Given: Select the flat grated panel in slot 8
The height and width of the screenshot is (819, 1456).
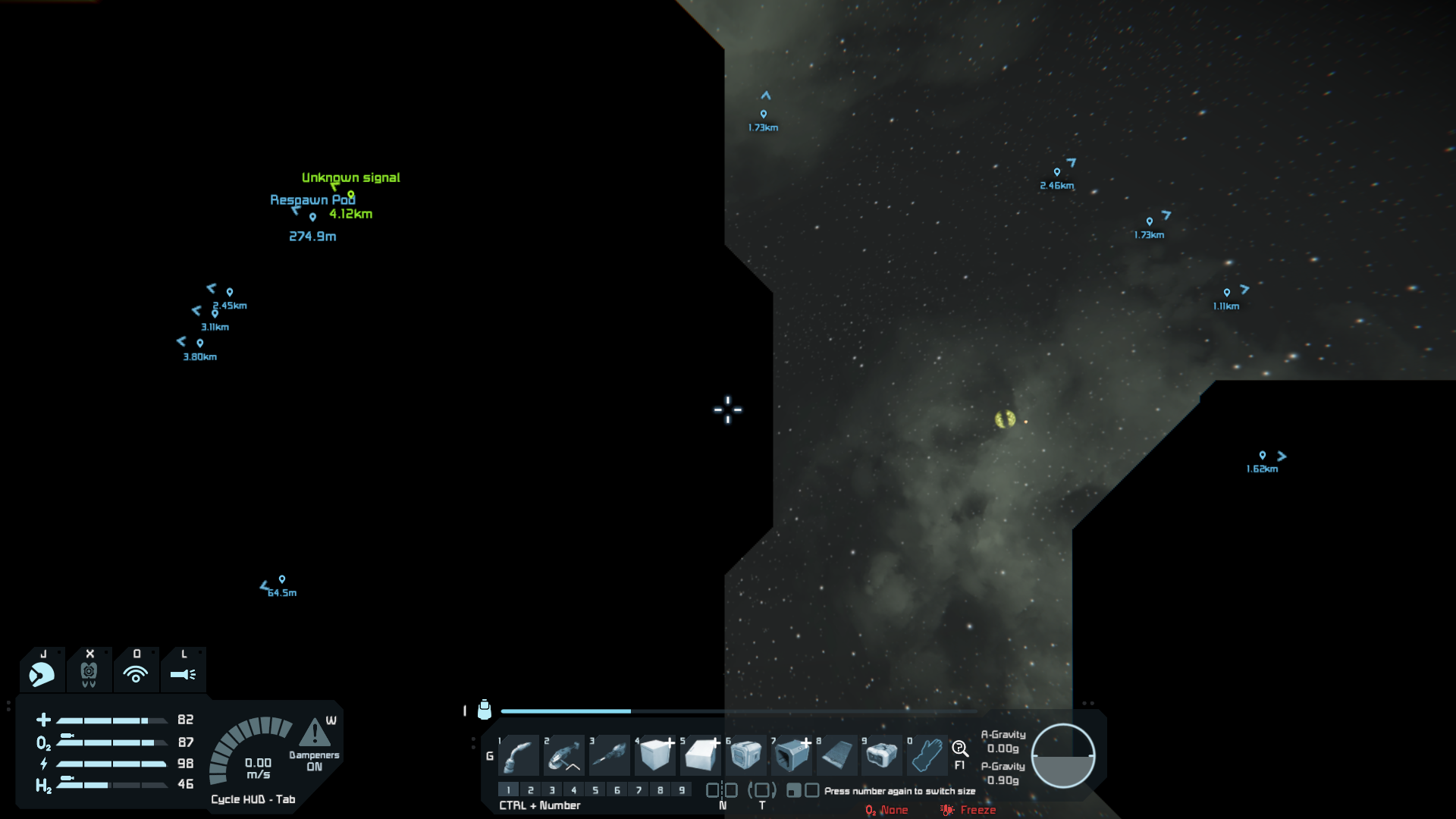Looking at the screenshot, I should click(x=836, y=755).
